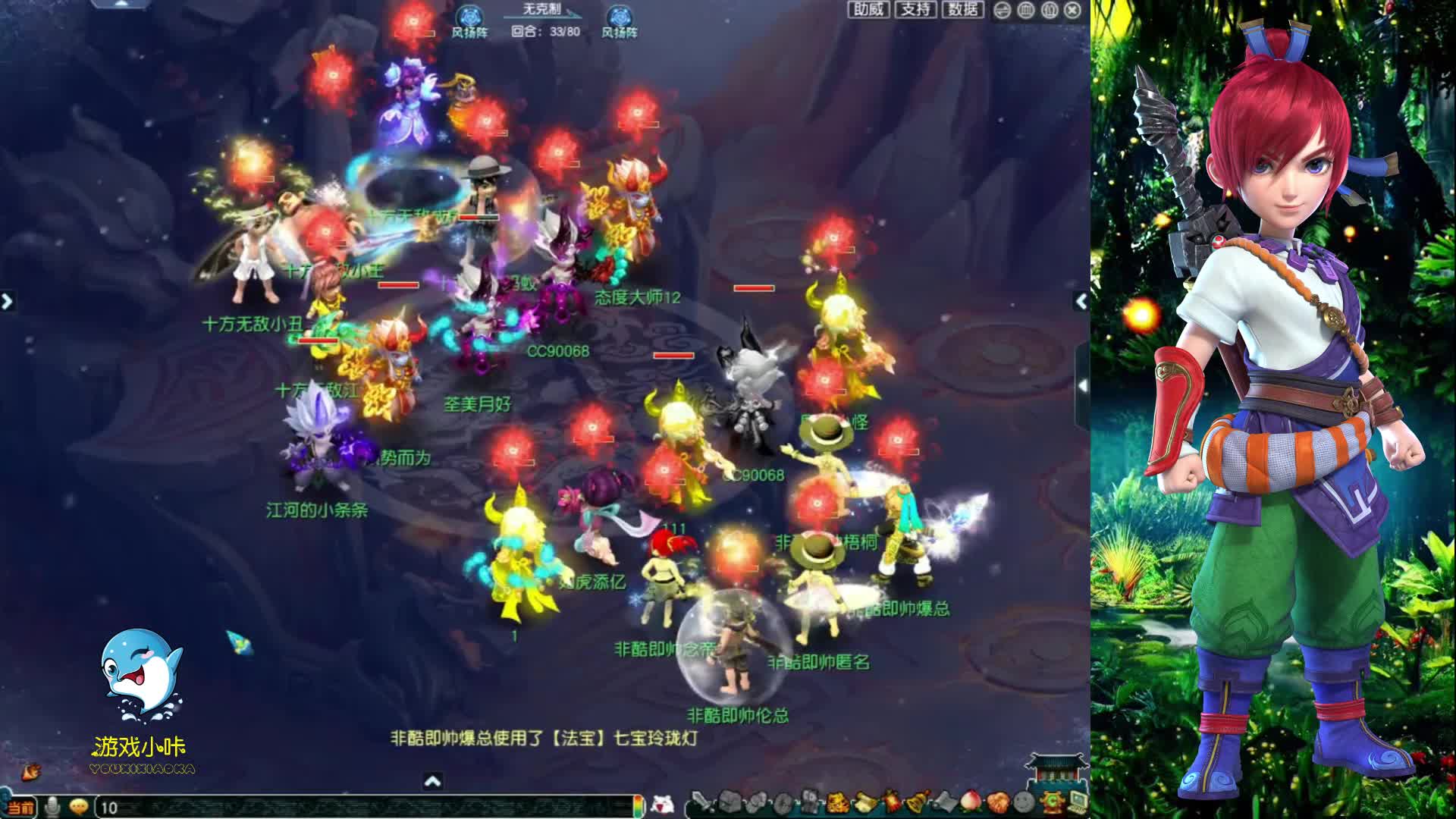This screenshot has width=1456, height=819.
Task: Toggle the circular grid display icon at top right
Action: [x=1025, y=10]
